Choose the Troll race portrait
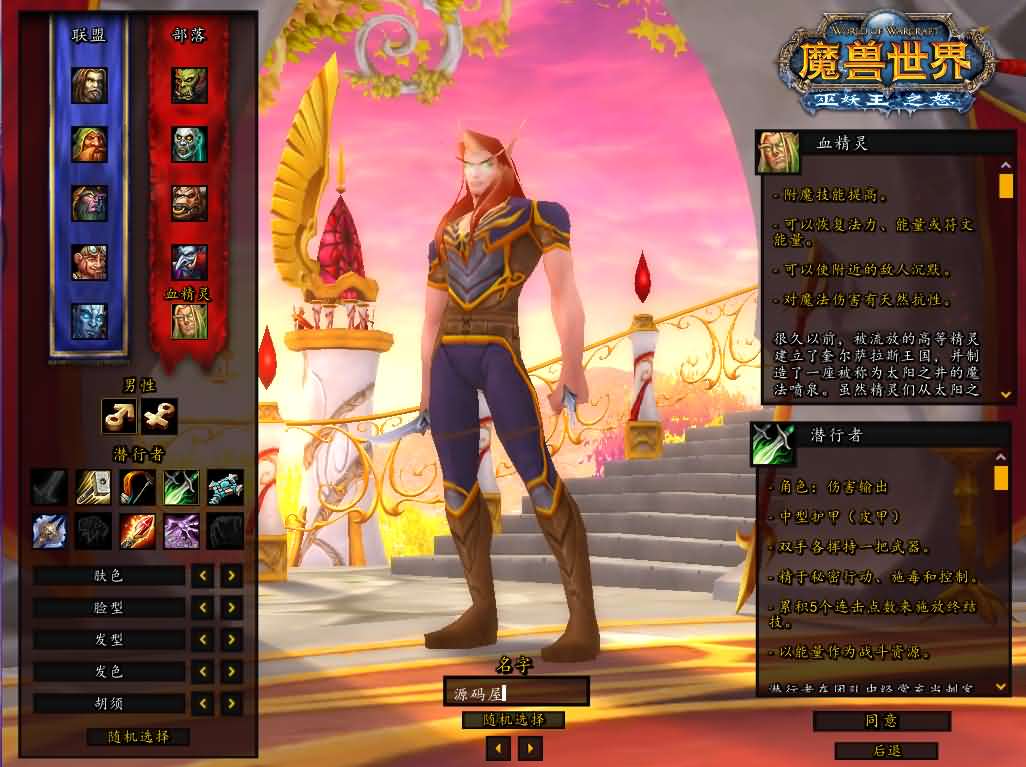This screenshot has height=767, width=1026. point(189,262)
